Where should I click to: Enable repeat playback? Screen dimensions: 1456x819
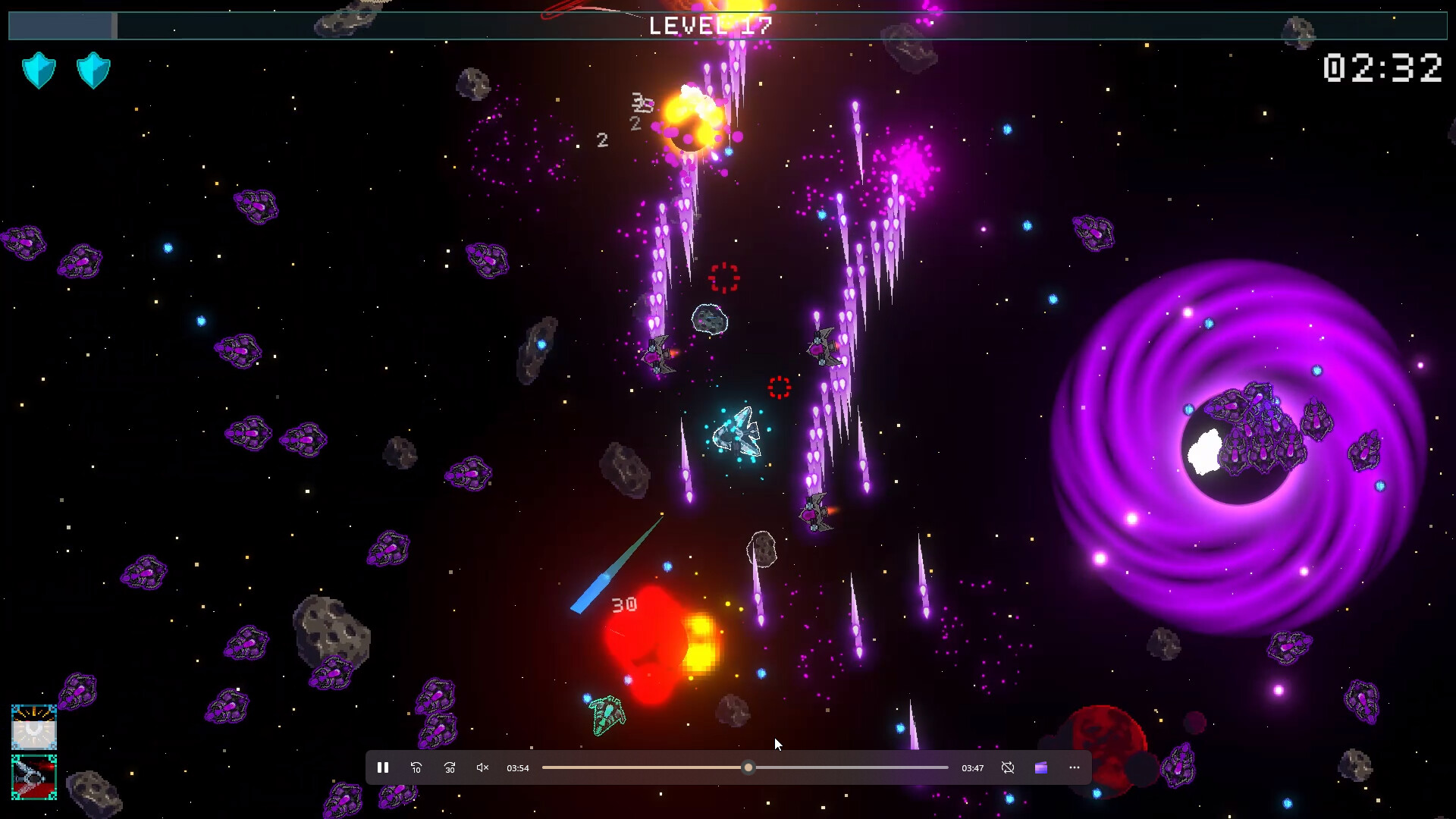[x=1008, y=767]
